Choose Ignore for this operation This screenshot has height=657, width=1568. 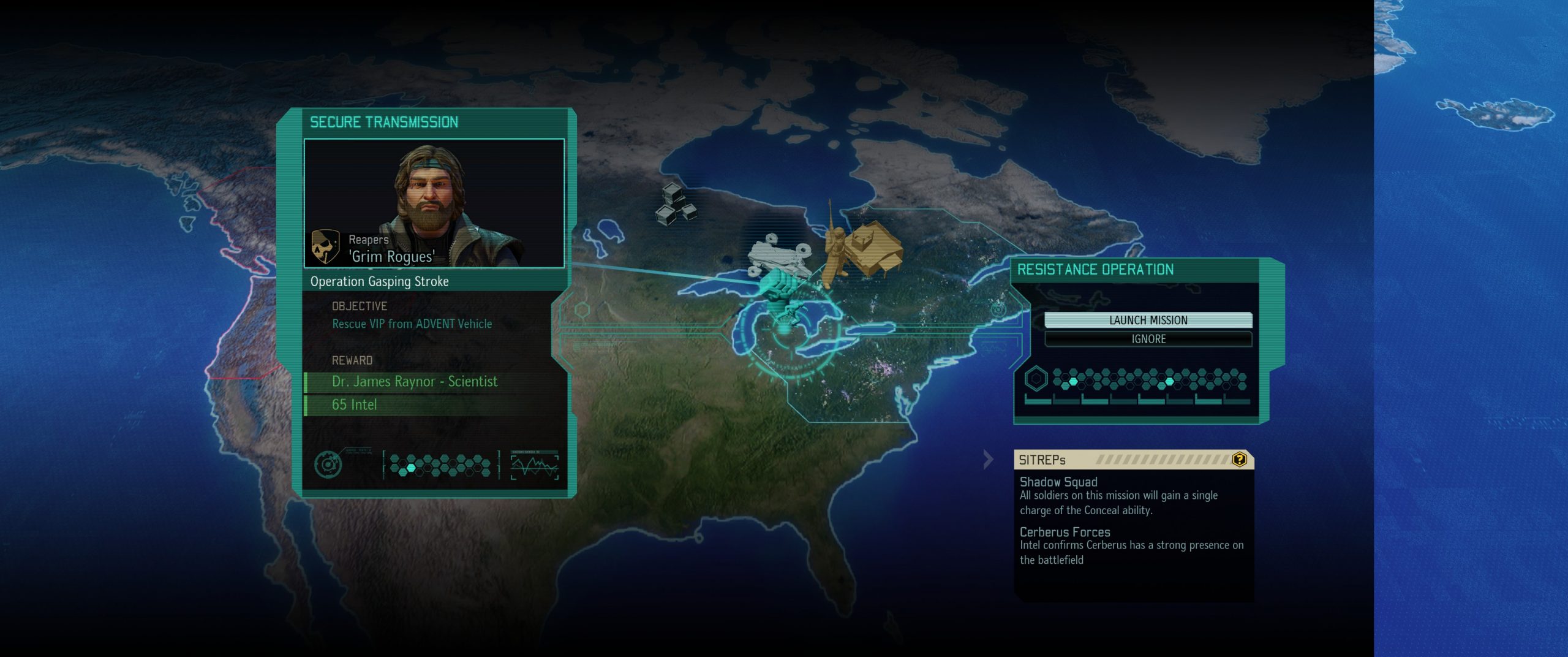click(x=1148, y=339)
